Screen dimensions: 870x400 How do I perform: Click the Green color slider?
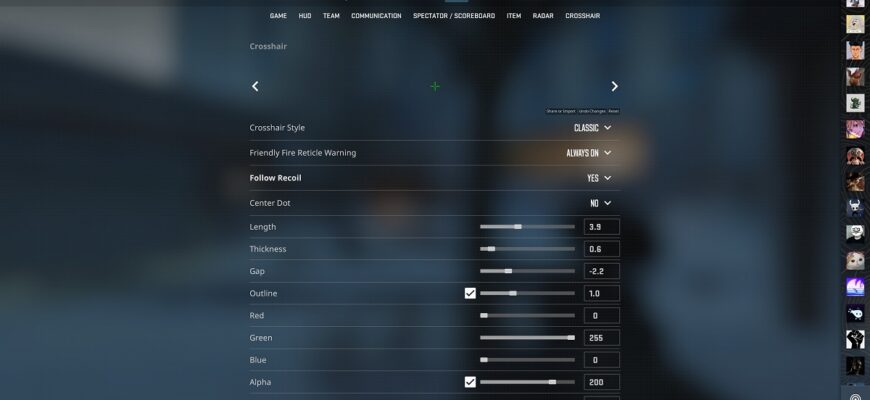click(x=527, y=338)
